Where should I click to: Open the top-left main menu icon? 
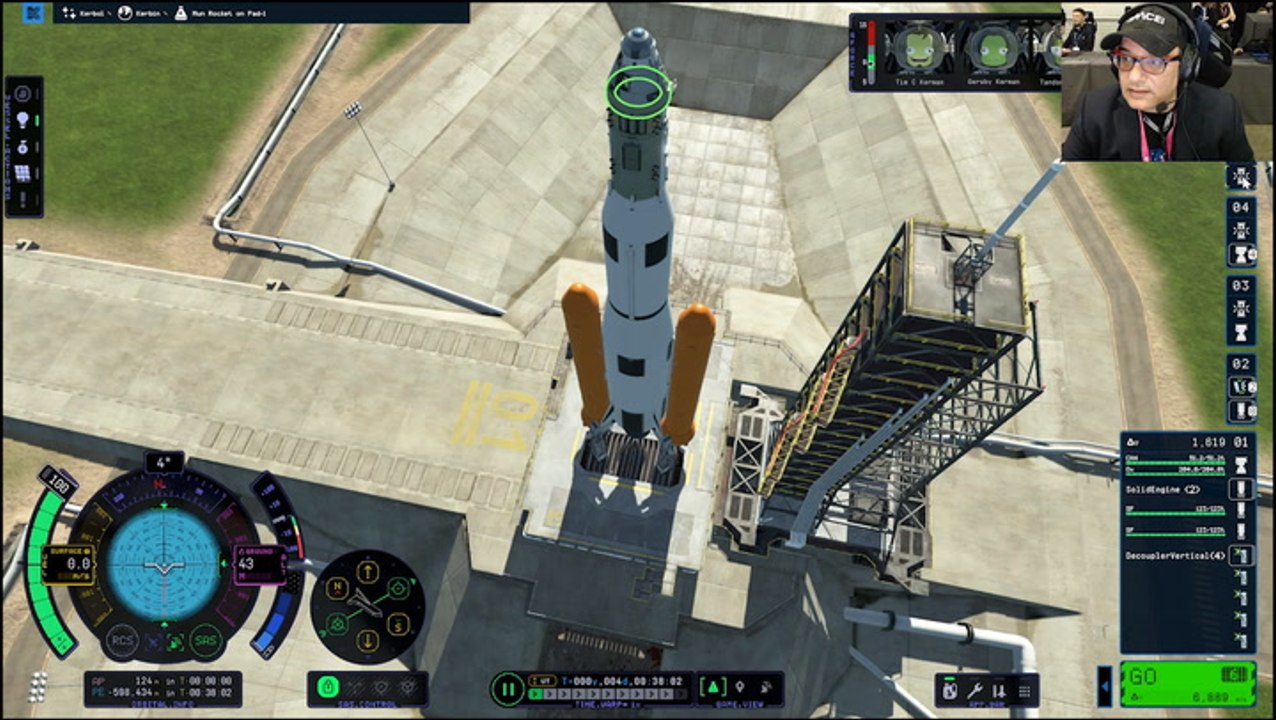pyautogui.click(x=33, y=13)
